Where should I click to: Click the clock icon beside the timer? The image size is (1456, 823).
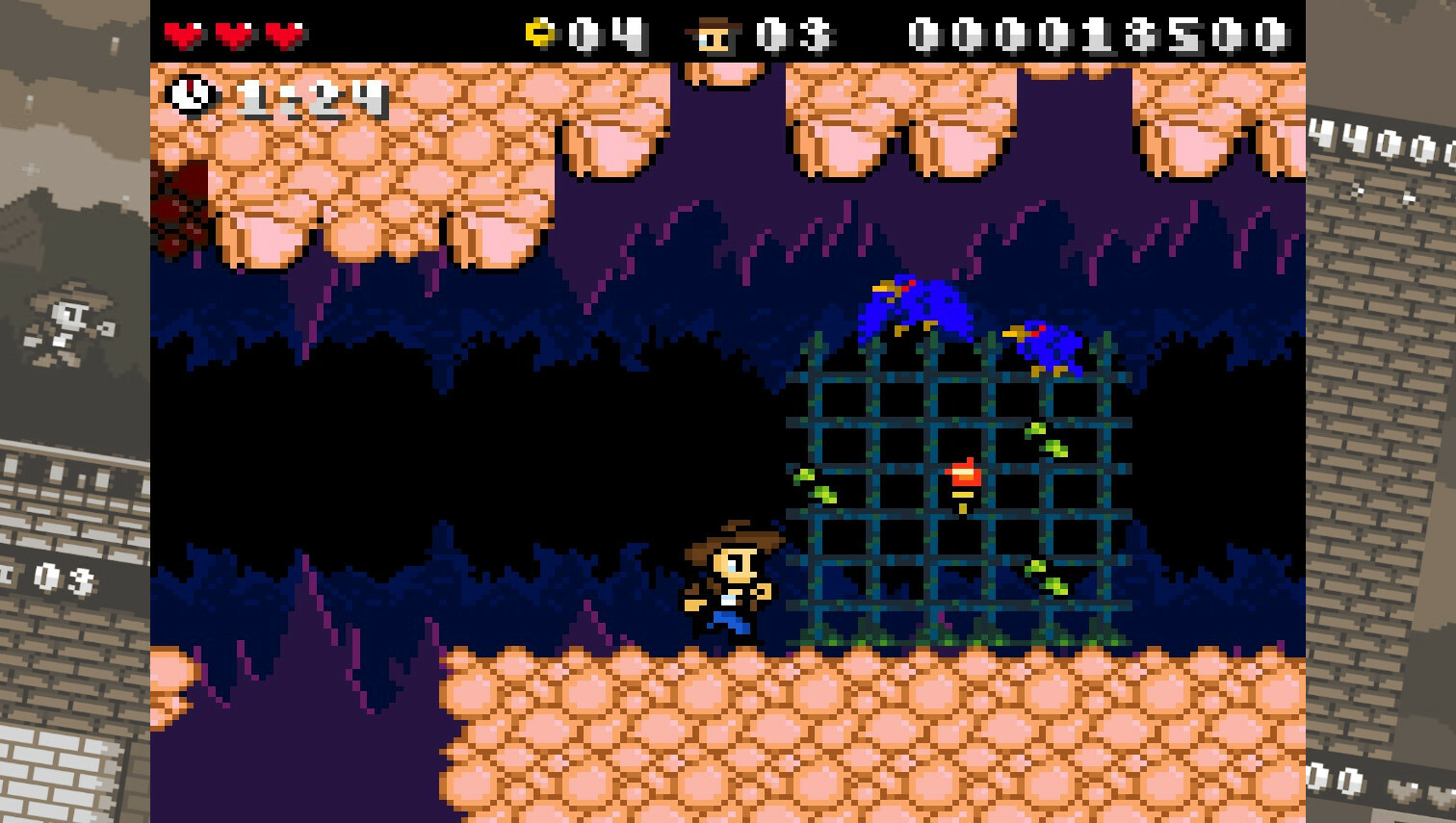point(190,95)
